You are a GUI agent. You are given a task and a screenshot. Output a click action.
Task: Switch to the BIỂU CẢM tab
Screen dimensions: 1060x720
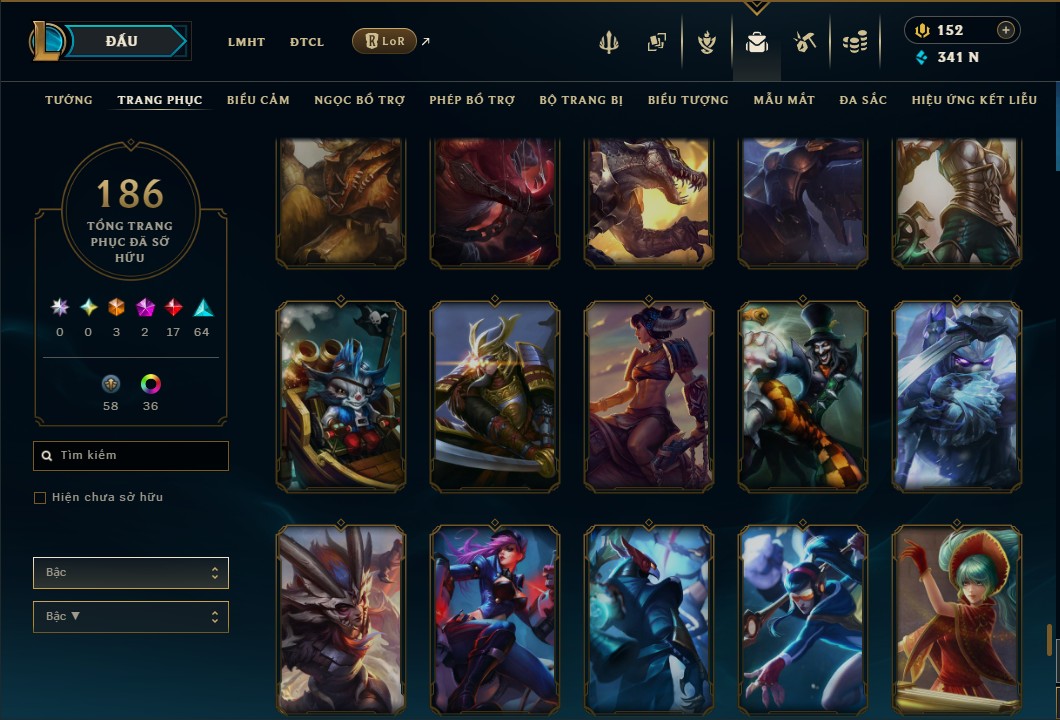258,100
